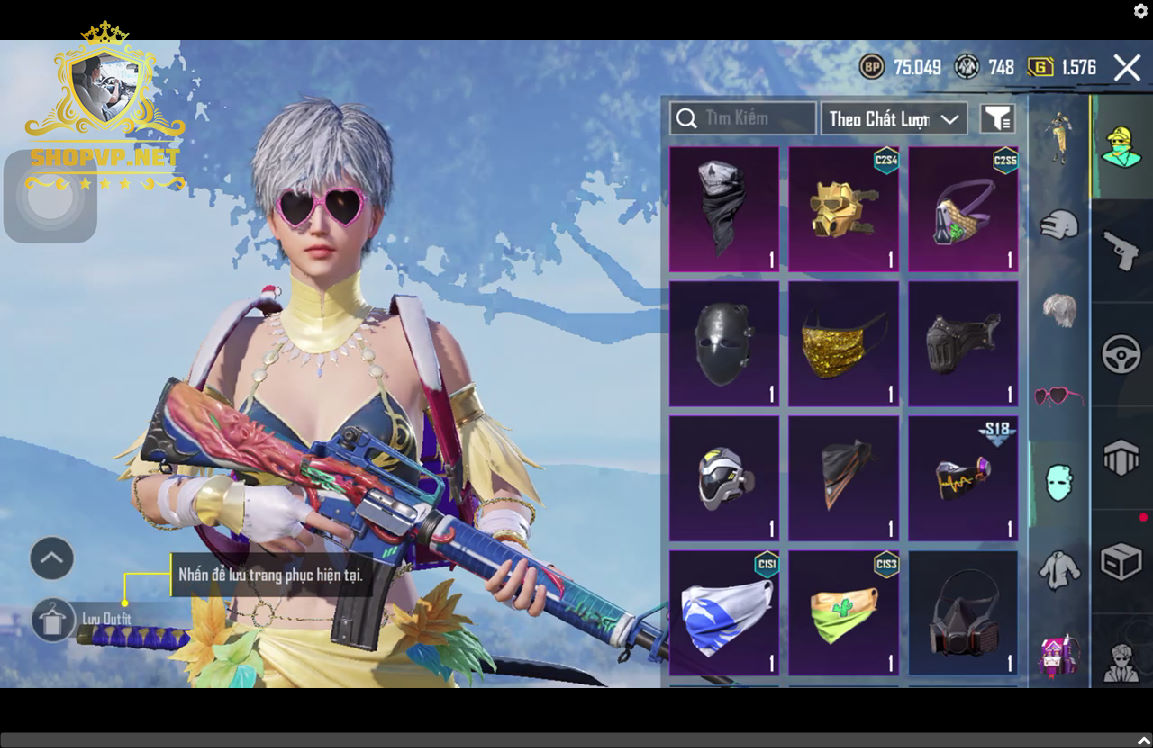Switch to the pistol weapons tab

click(1121, 250)
